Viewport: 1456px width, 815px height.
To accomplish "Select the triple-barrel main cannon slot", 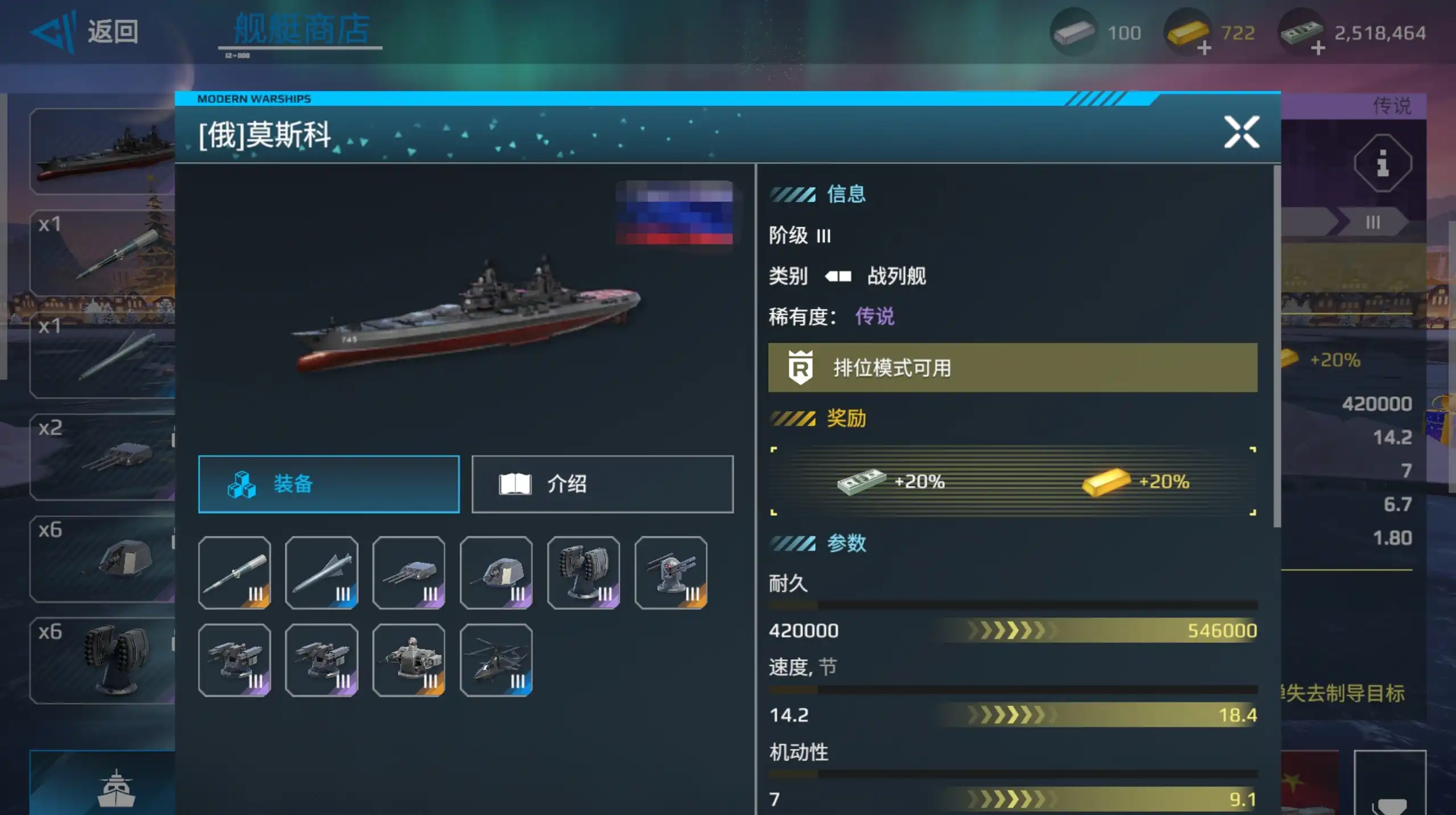I will coord(409,573).
